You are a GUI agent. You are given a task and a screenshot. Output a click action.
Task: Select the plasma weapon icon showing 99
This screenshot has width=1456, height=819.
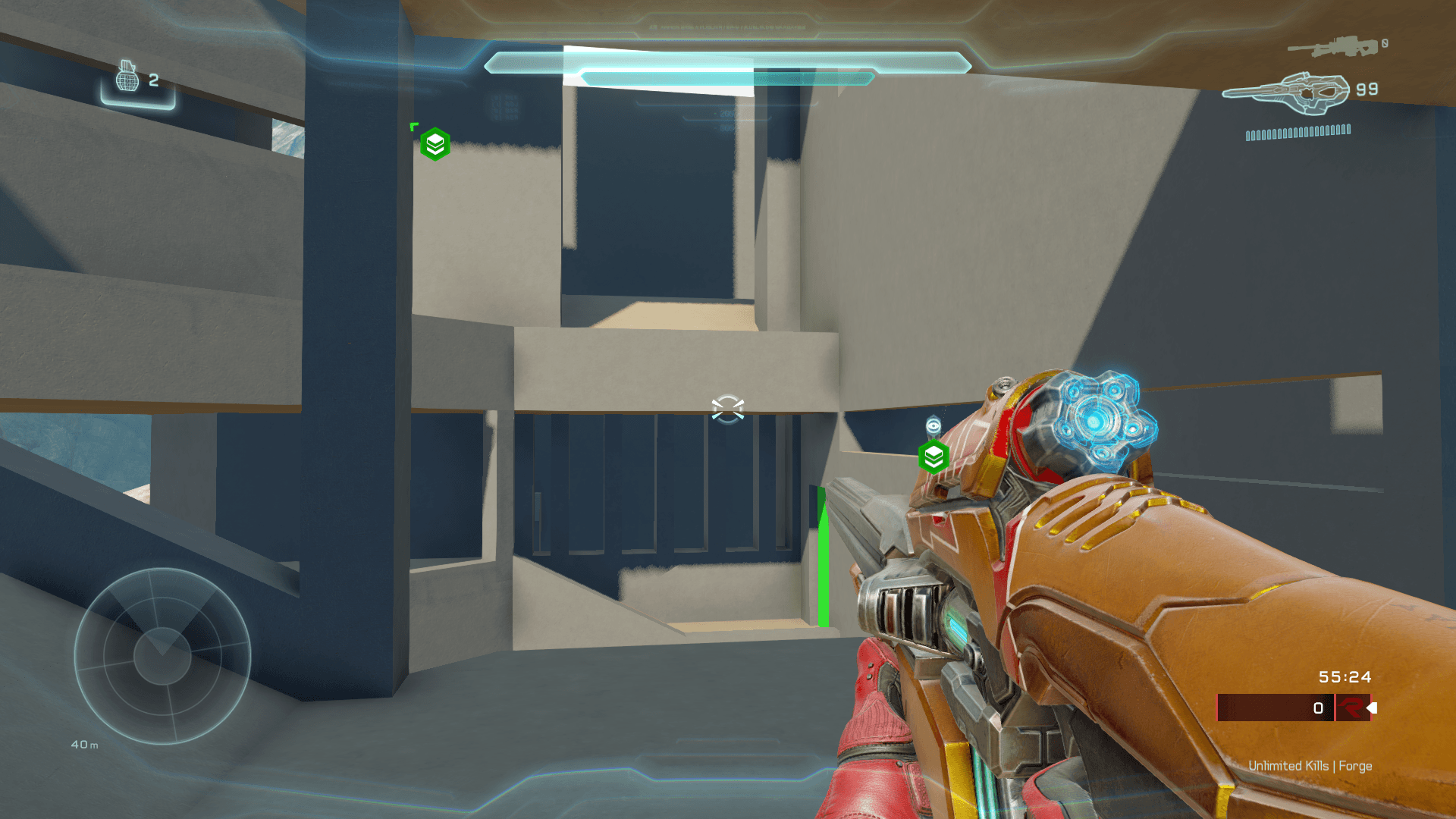click(x=1286, y=93)
